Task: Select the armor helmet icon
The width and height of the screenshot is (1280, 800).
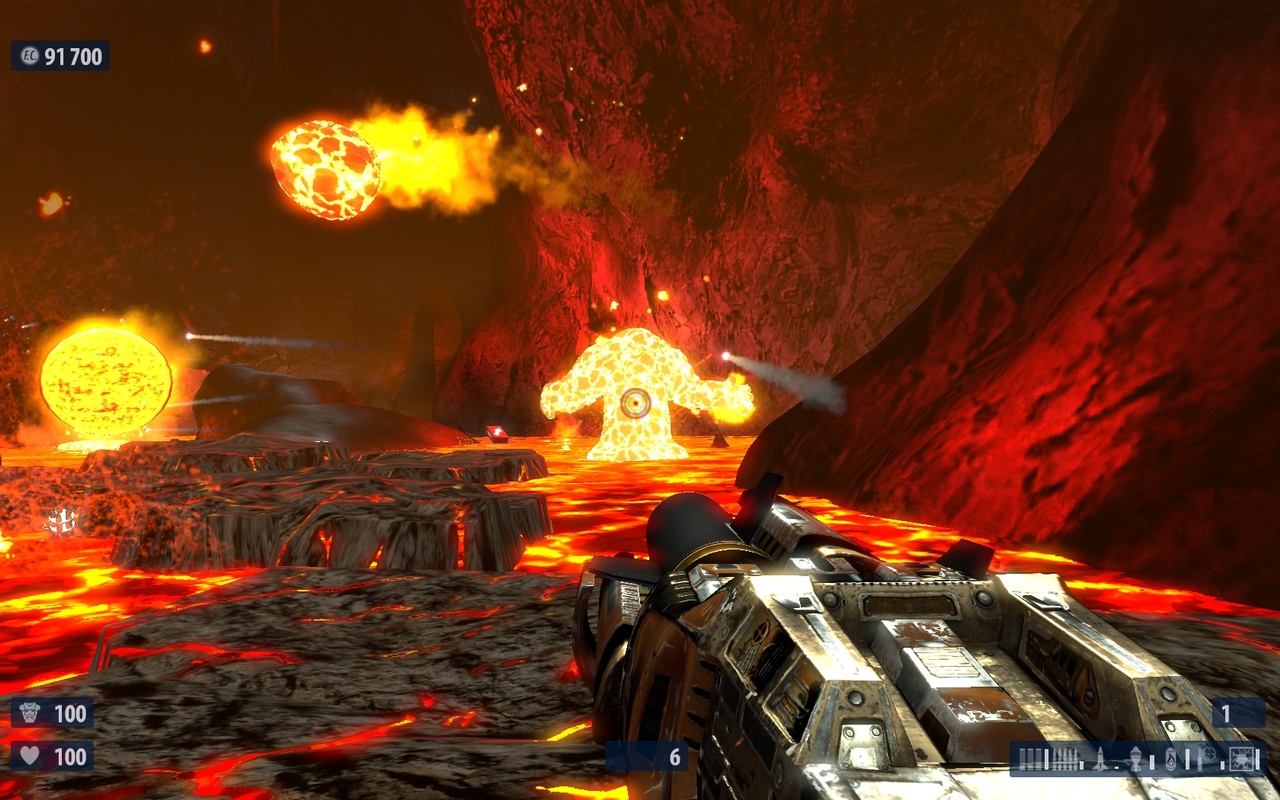Action: tap(30, 711)
